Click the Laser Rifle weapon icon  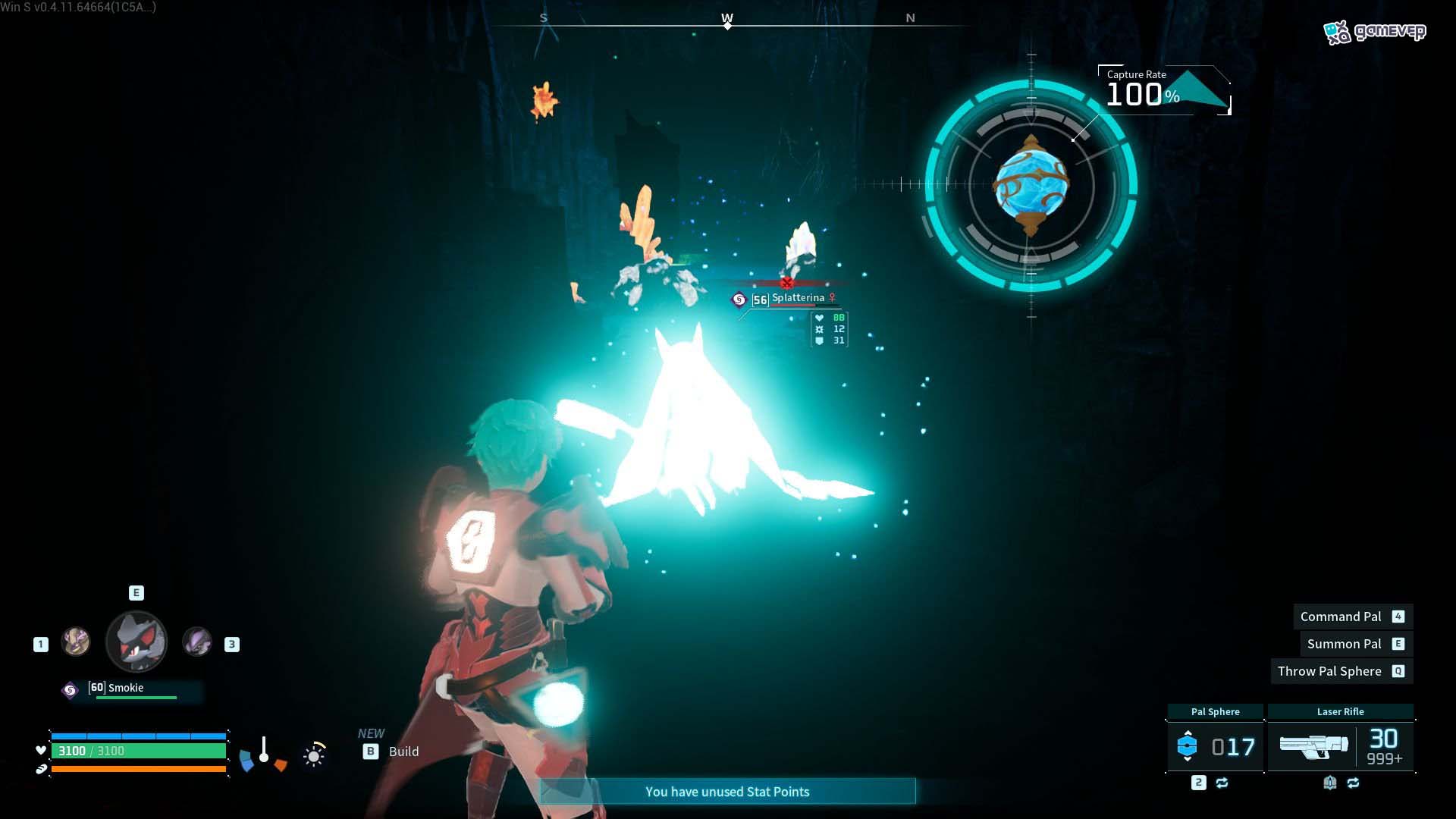[x=1314, y=747]
